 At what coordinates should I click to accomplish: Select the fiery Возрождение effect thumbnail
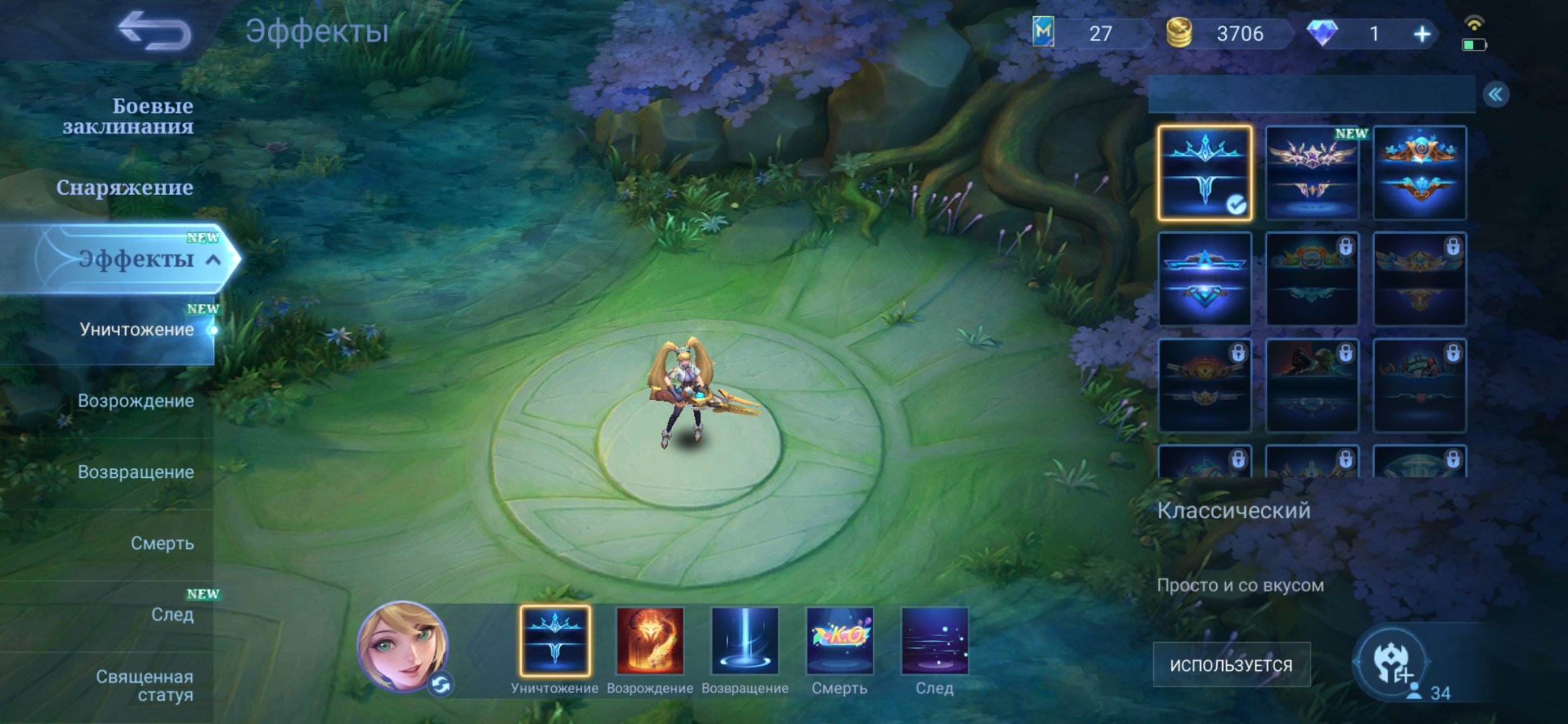coord(649,641)
